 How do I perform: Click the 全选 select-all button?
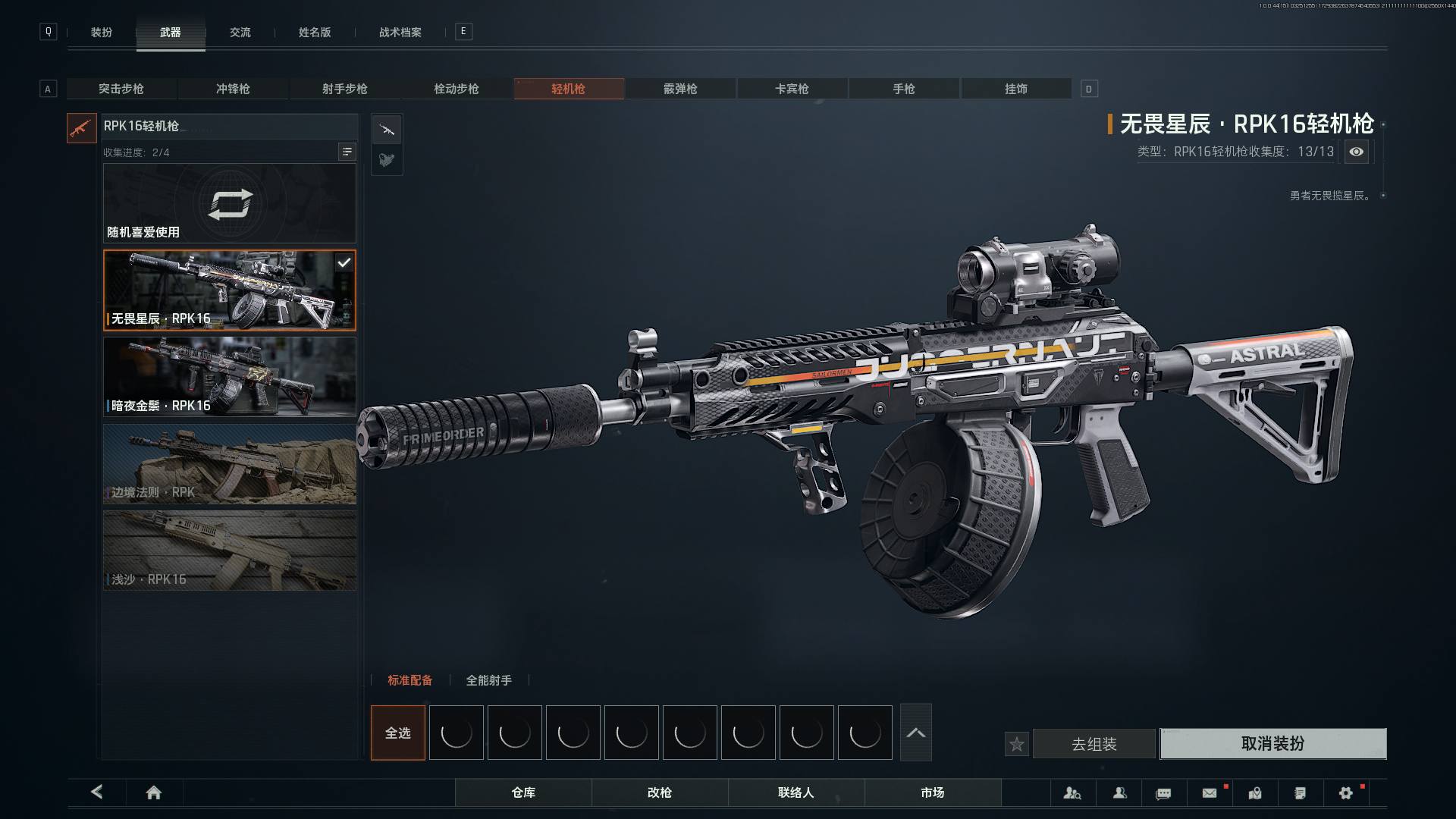(x=398, y=733)
